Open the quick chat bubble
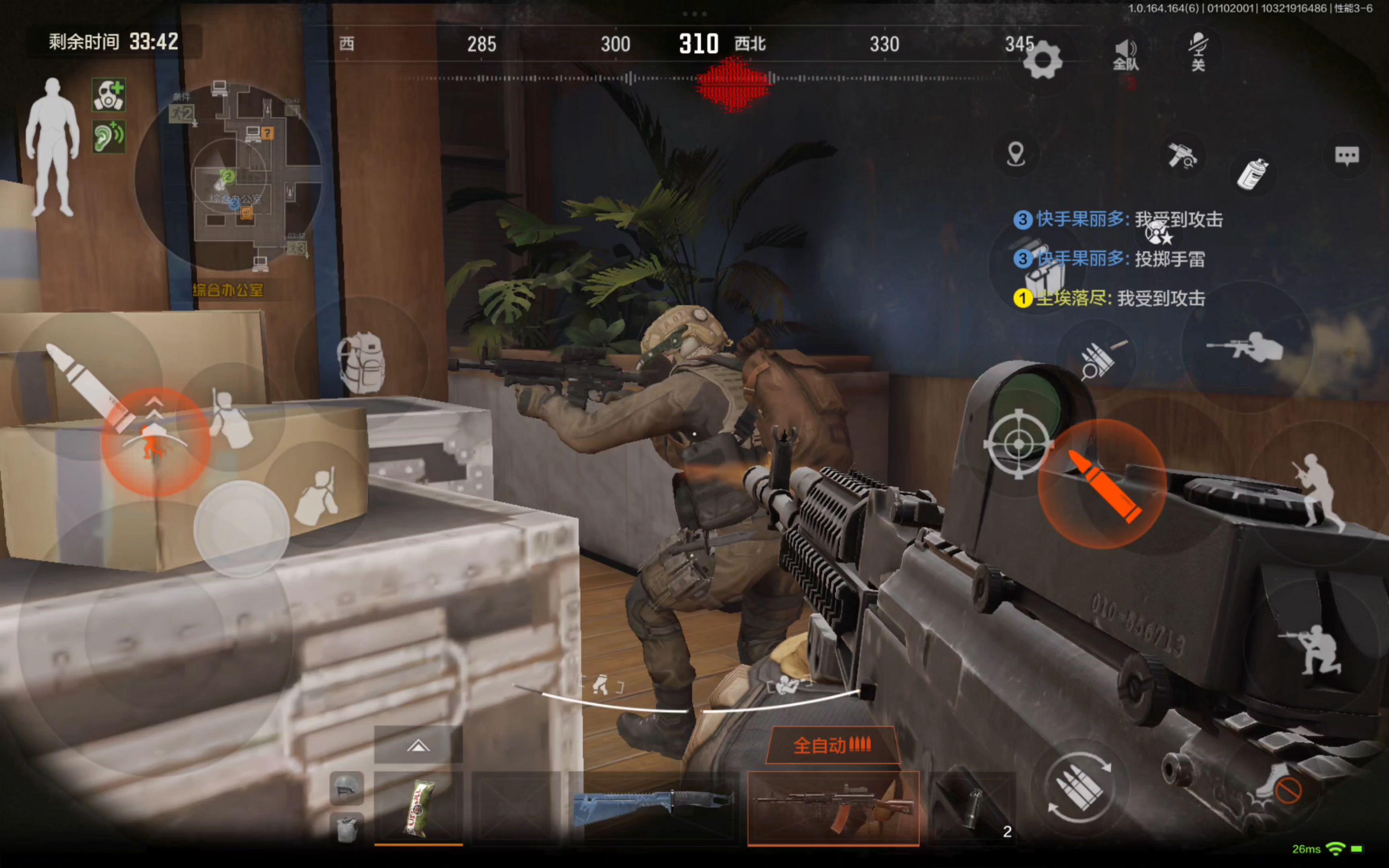The image size is (1389, 868). (1346, 156)
